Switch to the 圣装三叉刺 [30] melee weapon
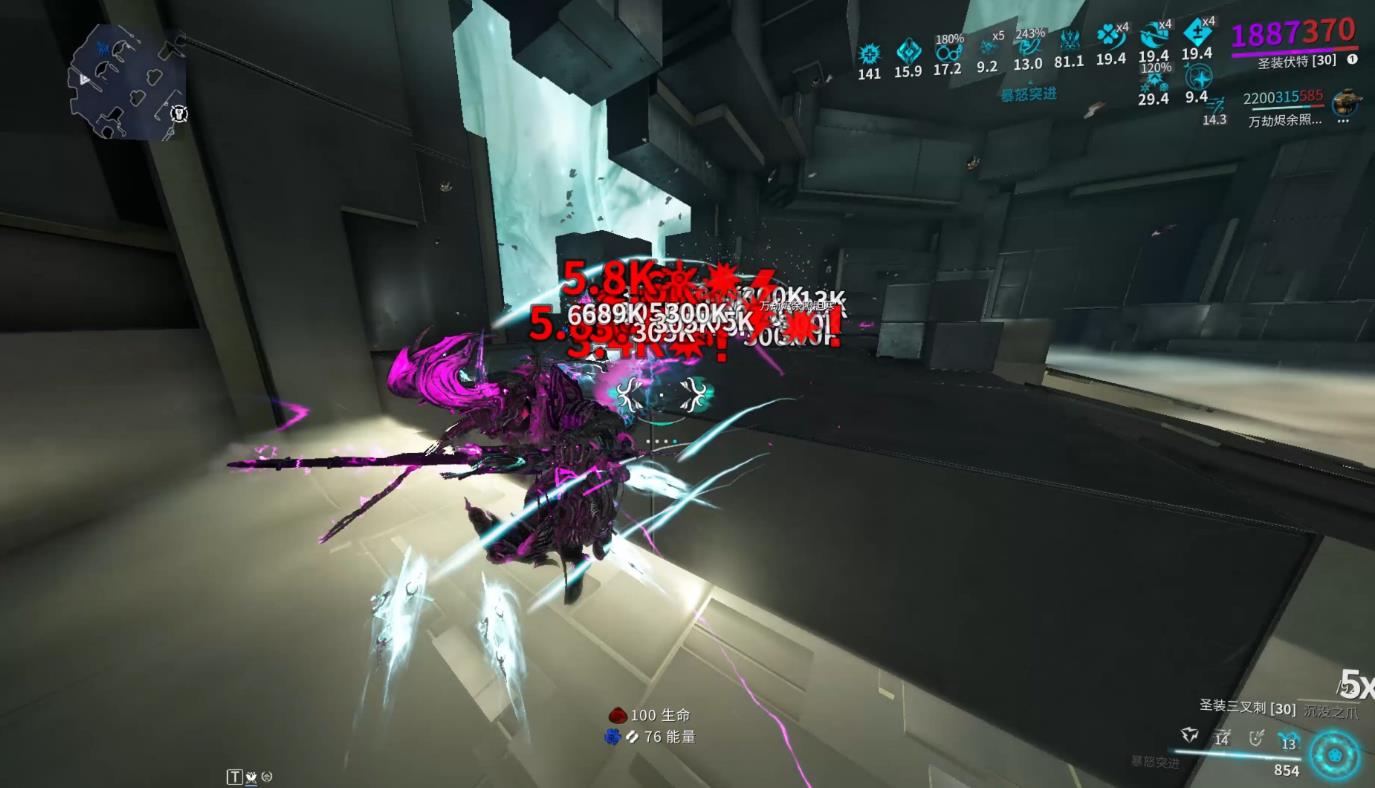The image size is (1375, 788). 1247,707
